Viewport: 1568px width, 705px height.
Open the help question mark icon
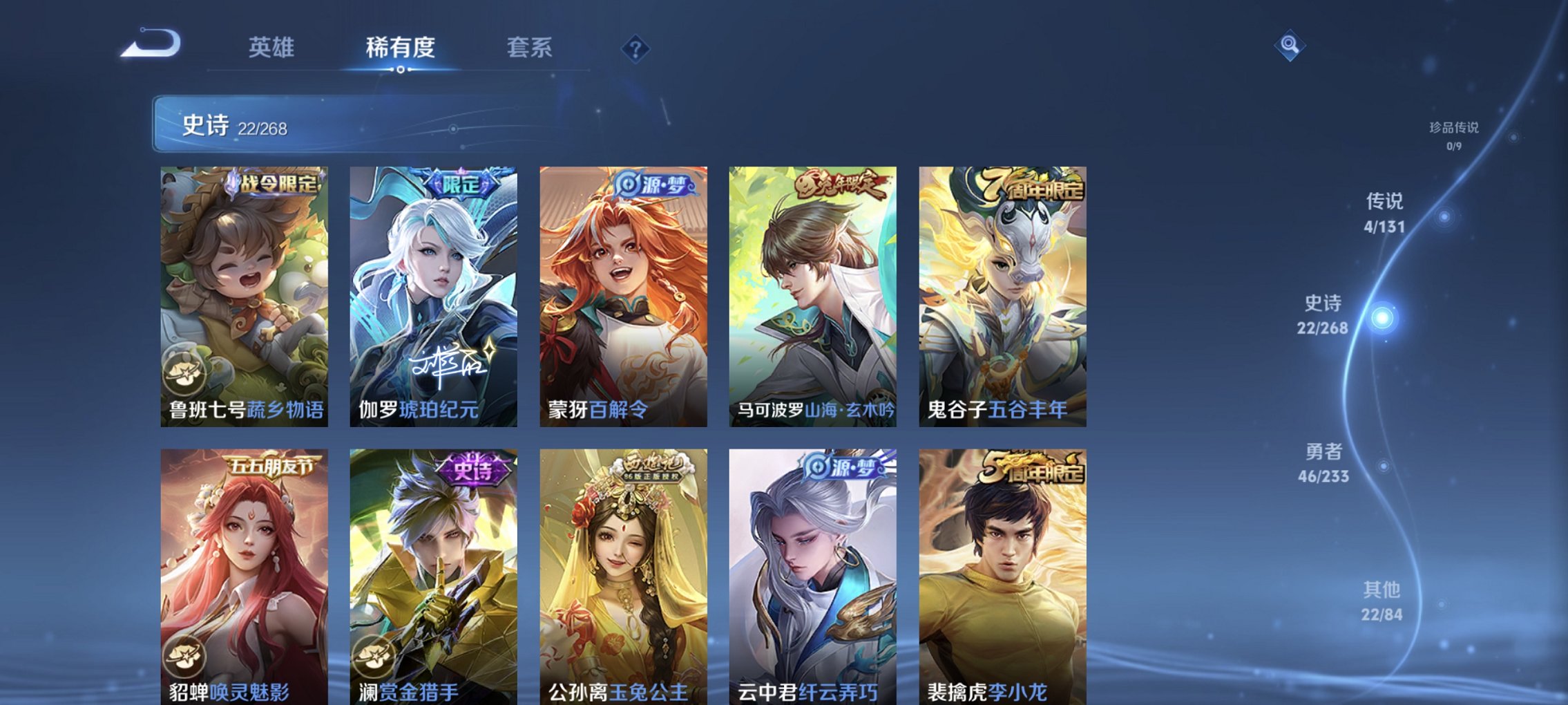pos(636,48)
